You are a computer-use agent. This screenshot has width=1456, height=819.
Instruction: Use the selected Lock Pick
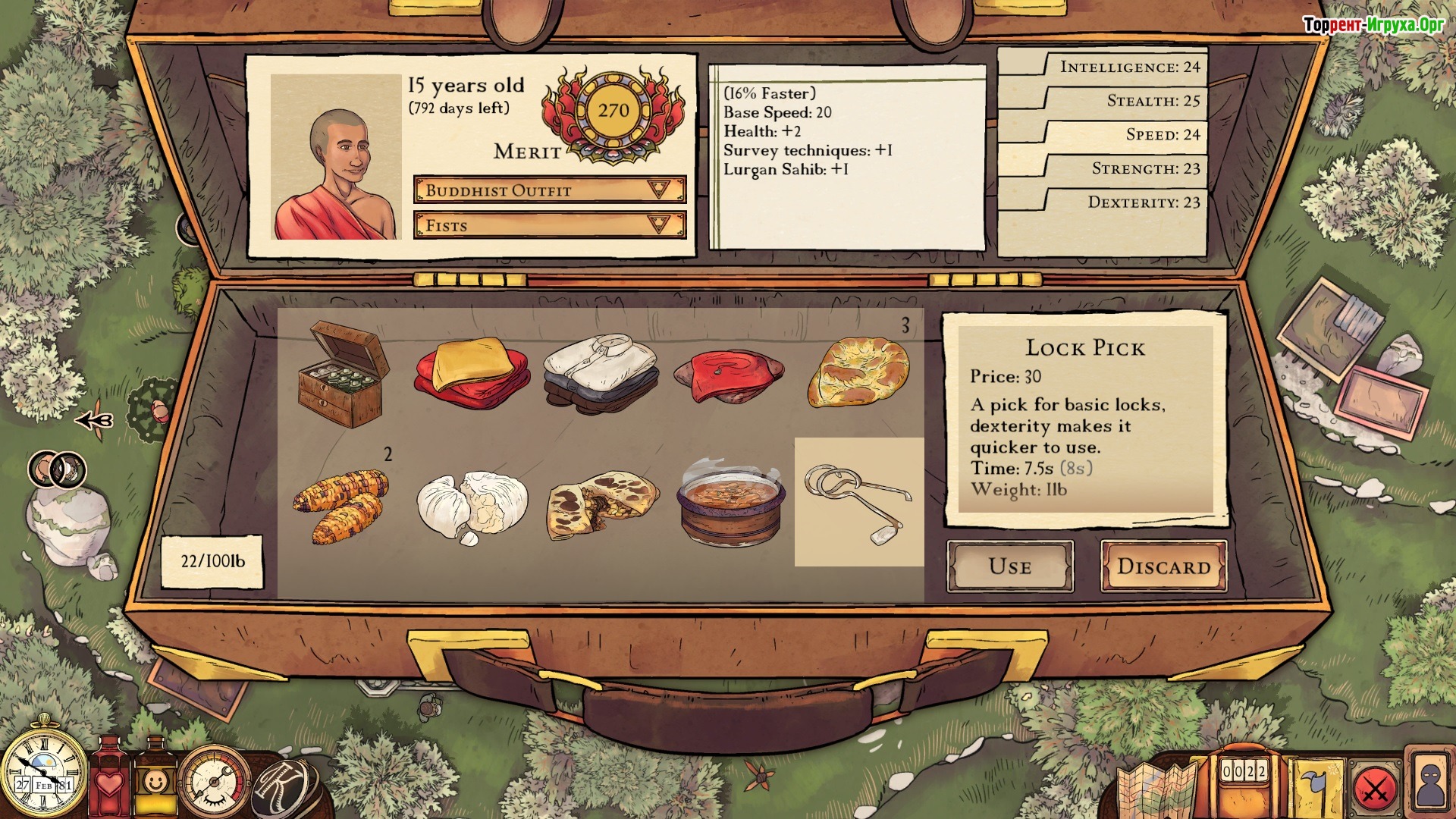(1010, 566)
